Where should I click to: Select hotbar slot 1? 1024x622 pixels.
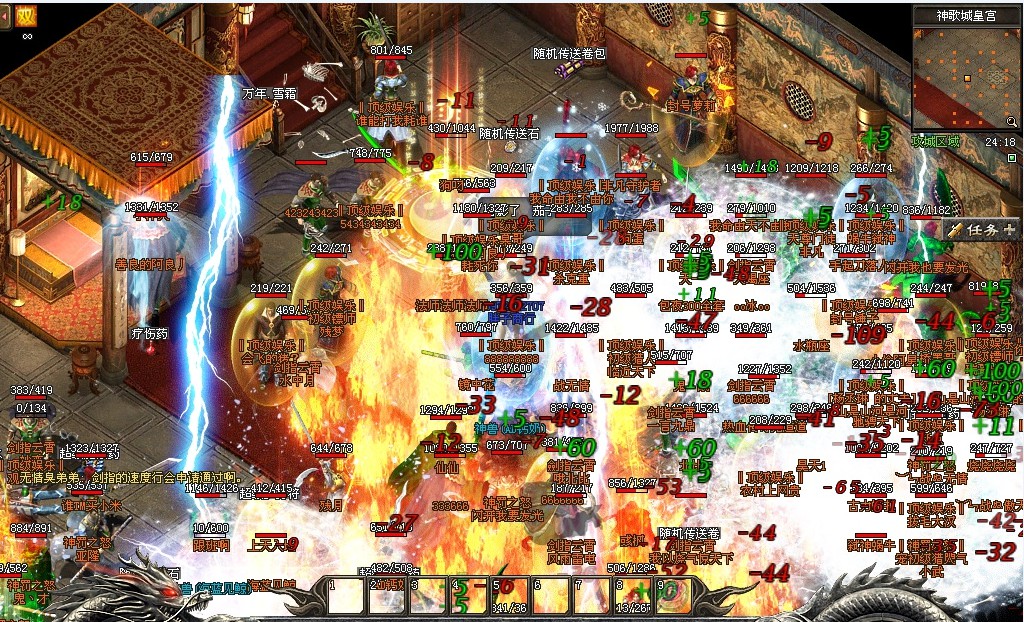click(x=345, y=597)
